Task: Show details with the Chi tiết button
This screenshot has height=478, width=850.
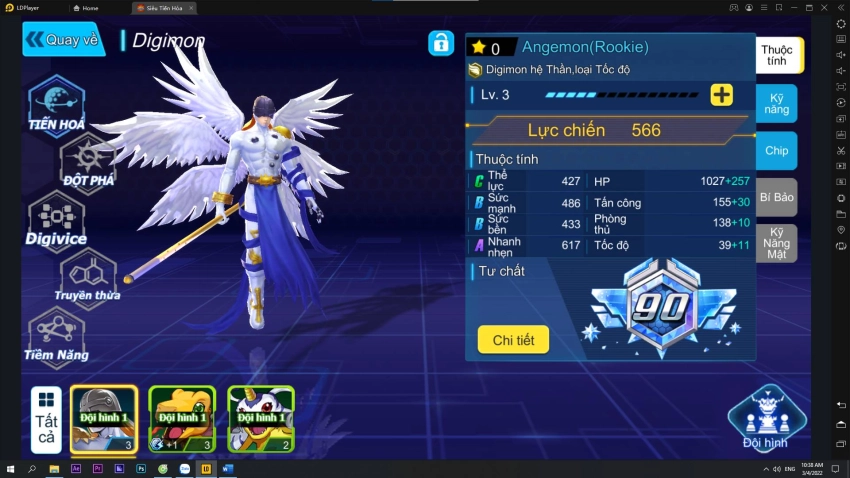Action: 513,340
